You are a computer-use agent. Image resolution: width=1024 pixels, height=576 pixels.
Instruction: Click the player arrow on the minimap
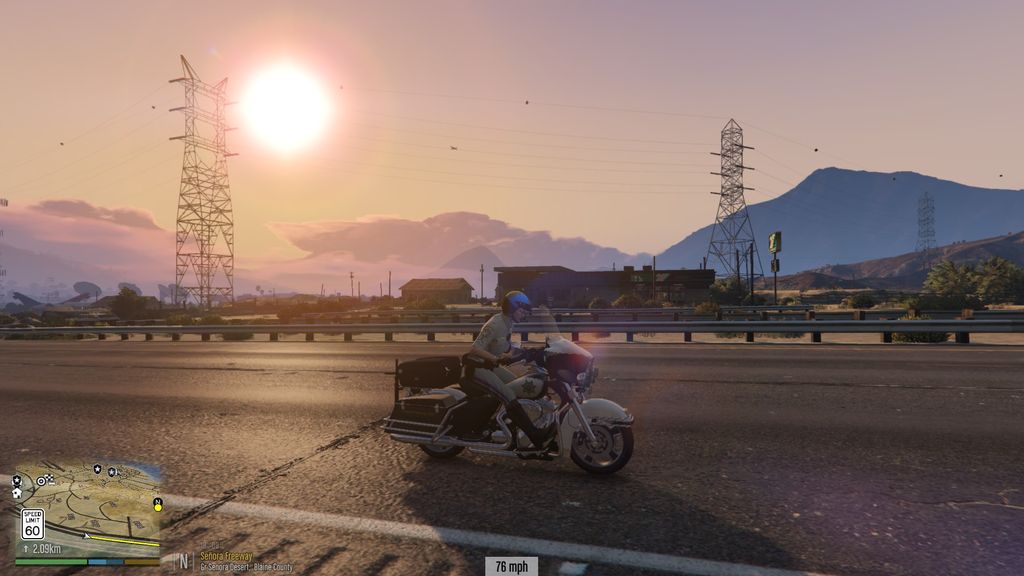tap(86, 536)
